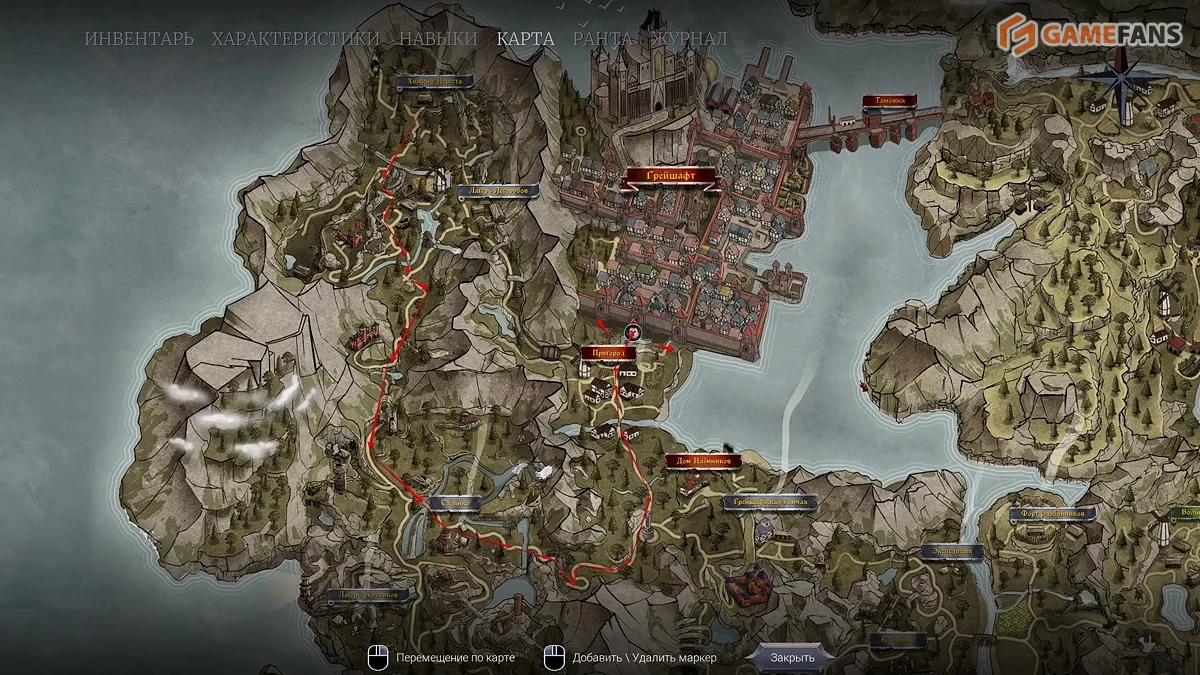Switch to the Журнал tab
The image size is (1200, 675).
point(690,39)
